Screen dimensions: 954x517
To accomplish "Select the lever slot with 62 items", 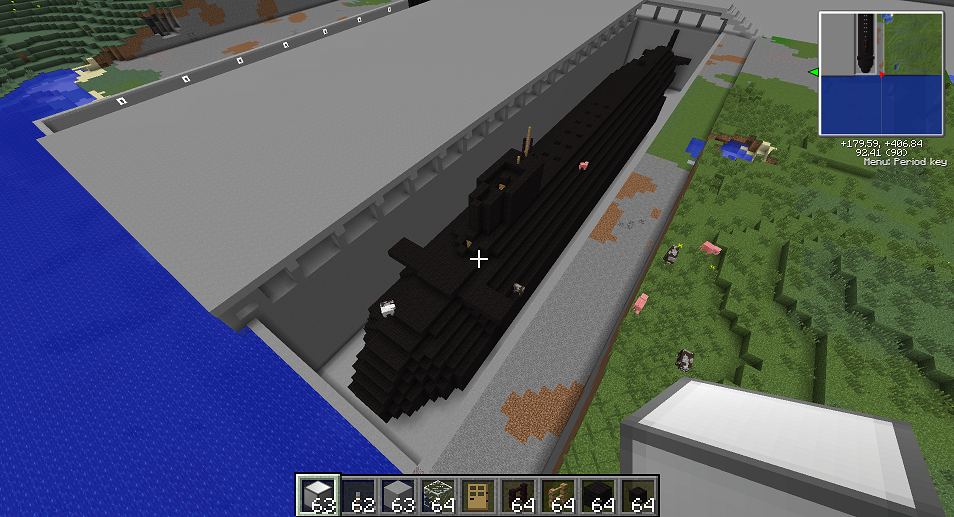I will 358,495.
